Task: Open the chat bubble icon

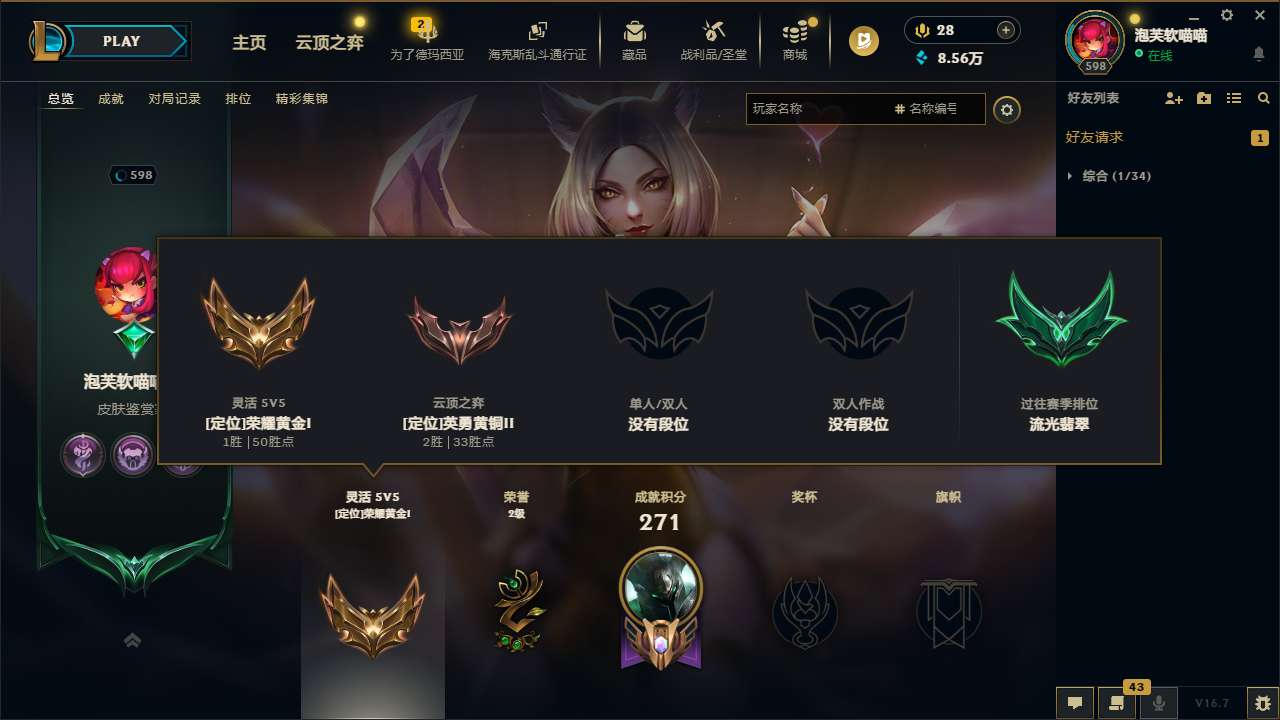Action: [1074, 703]
